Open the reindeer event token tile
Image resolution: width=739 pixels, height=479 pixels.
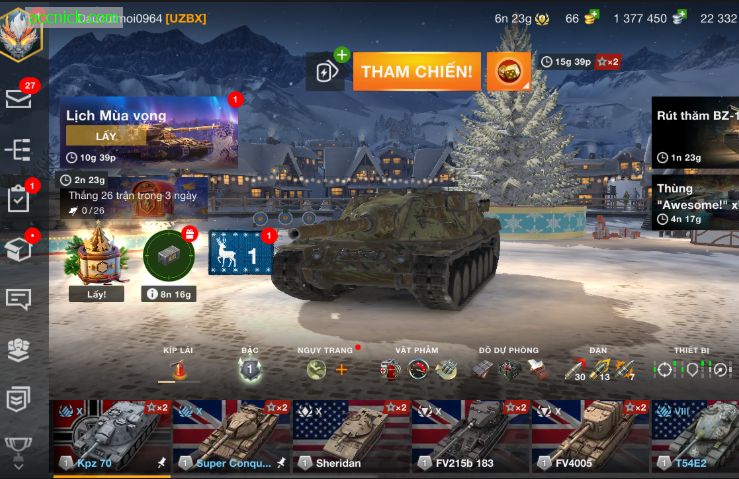coord(240,254)
